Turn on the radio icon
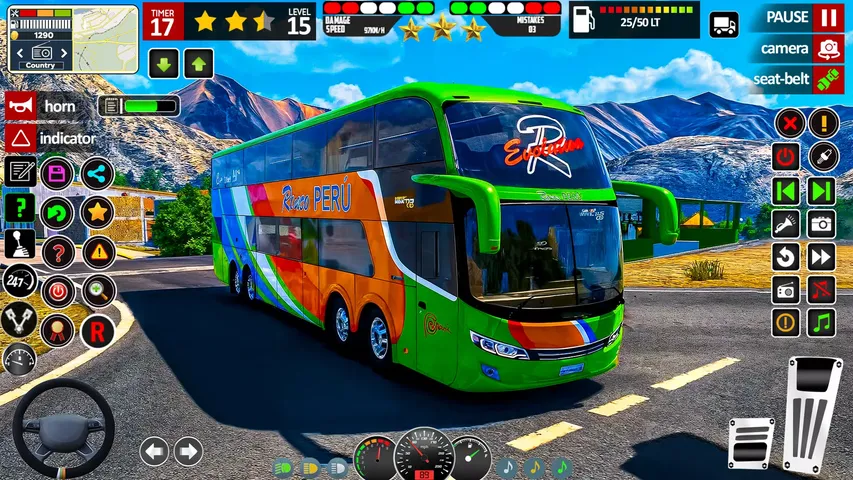This screenshot has height=480, width=853. point(787,290)
